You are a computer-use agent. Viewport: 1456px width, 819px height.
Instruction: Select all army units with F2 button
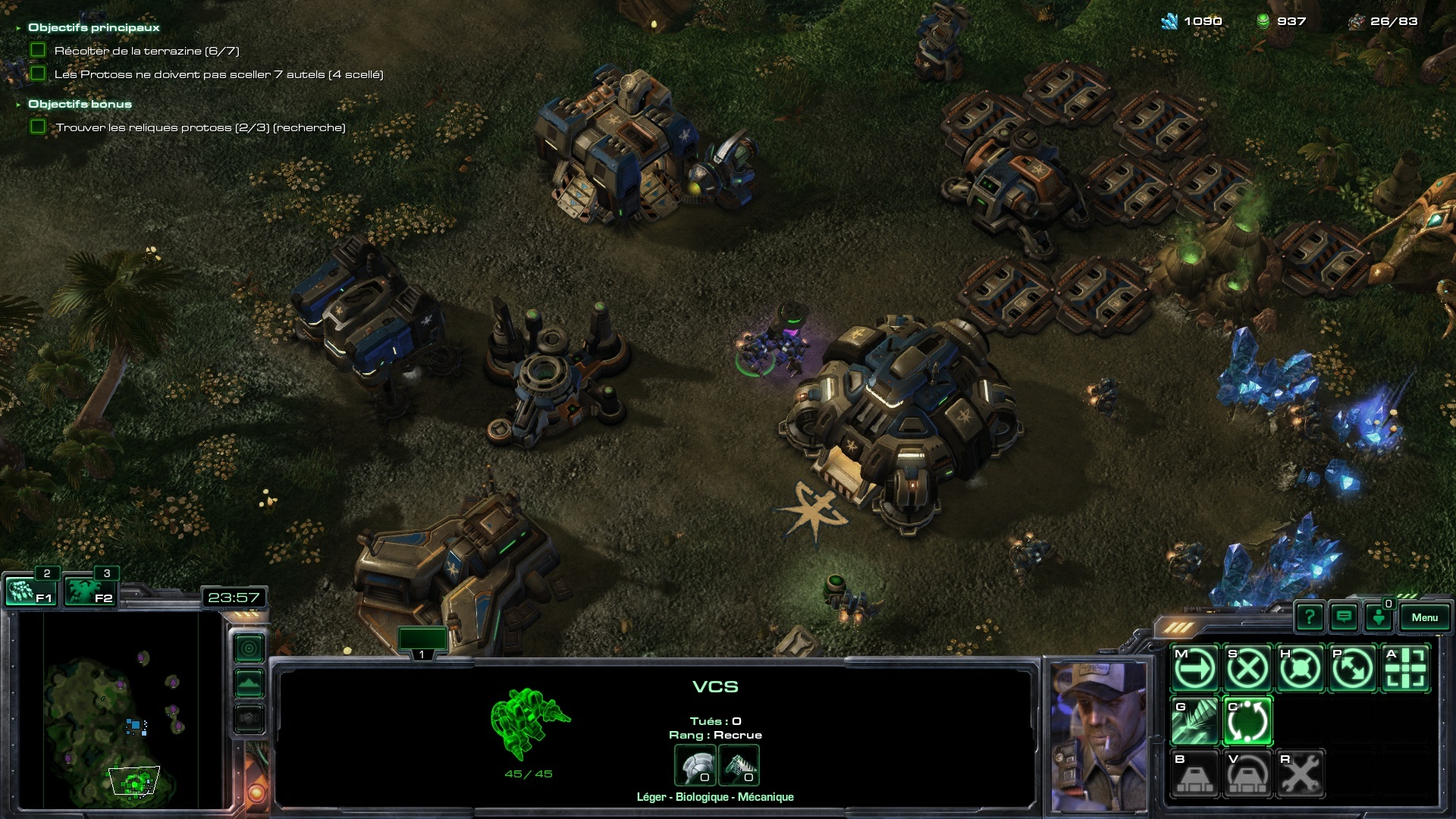pyautogui.click(x=89, y=591)
